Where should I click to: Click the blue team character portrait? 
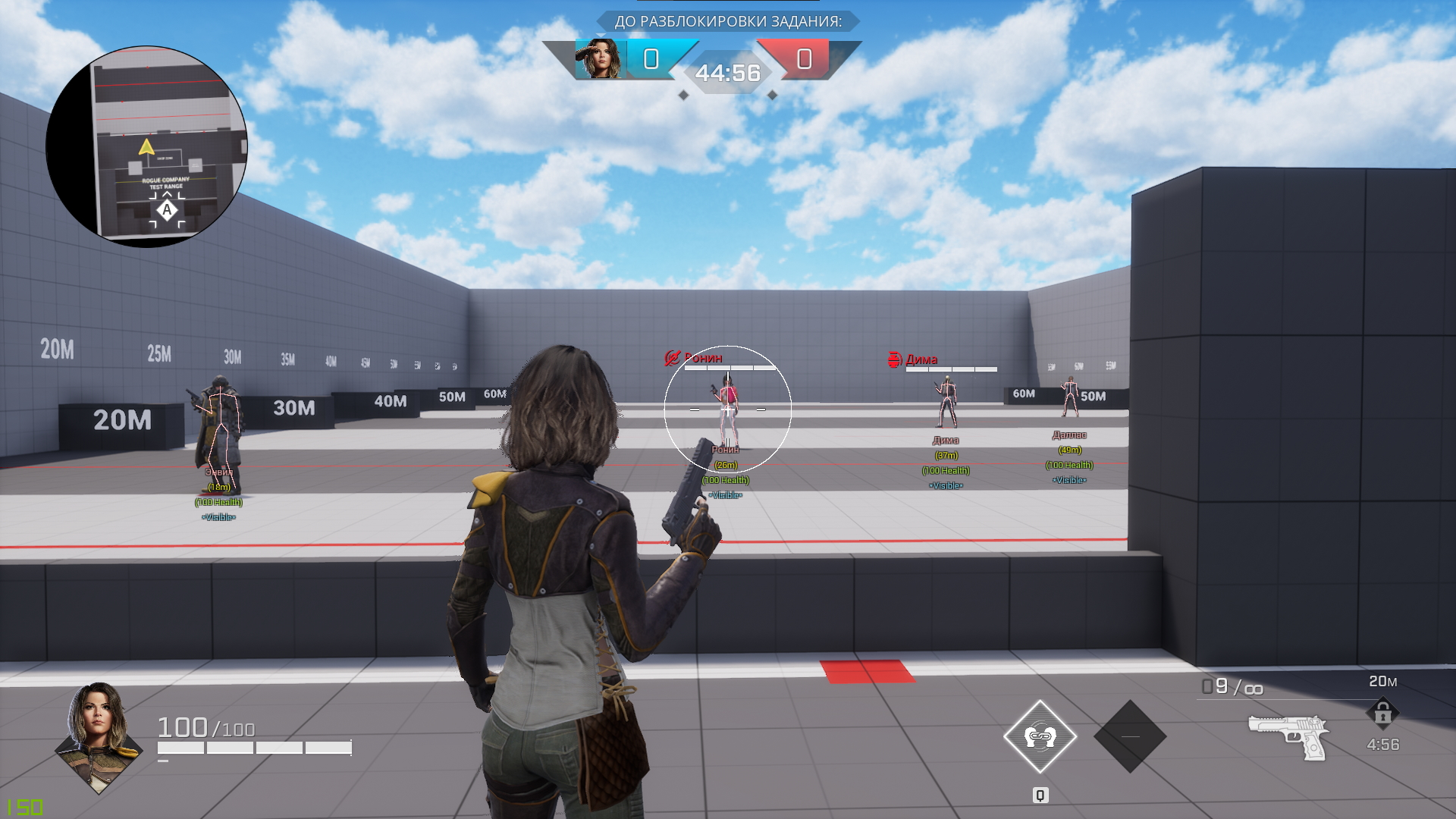pos(600,59)
